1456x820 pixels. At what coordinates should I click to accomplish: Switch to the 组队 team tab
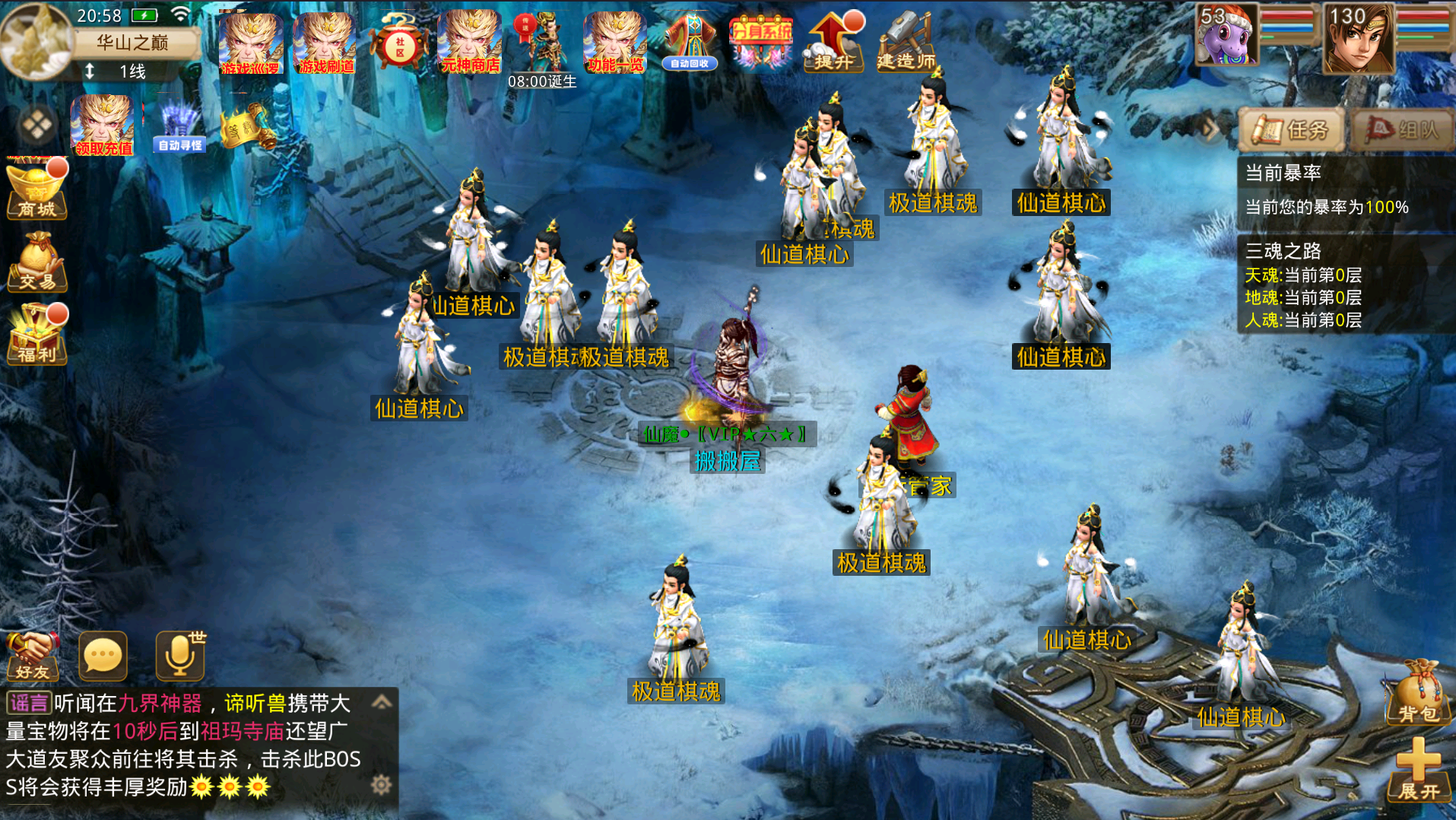tap(1402, 130)
